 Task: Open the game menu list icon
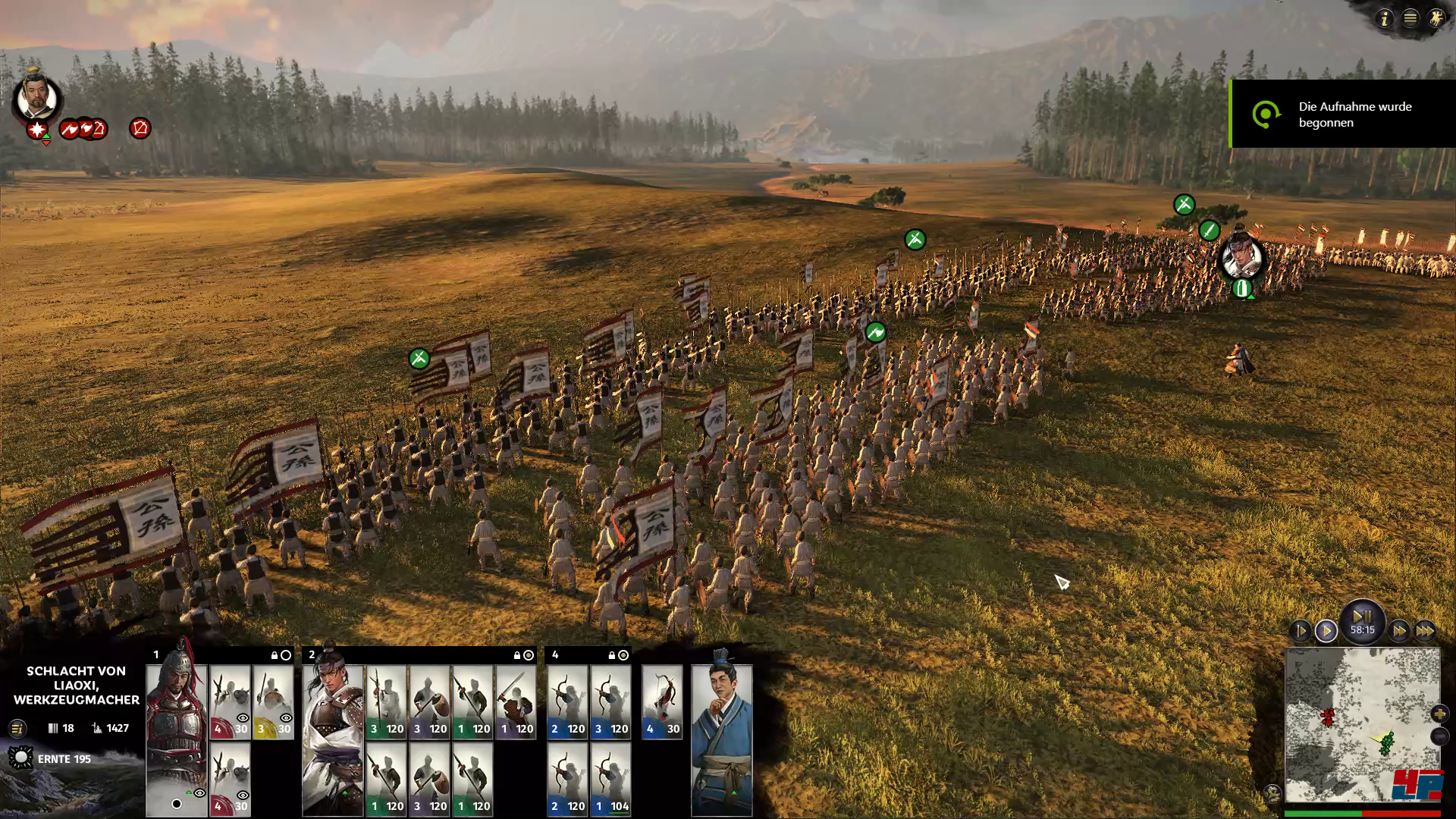coord(1410,18)
